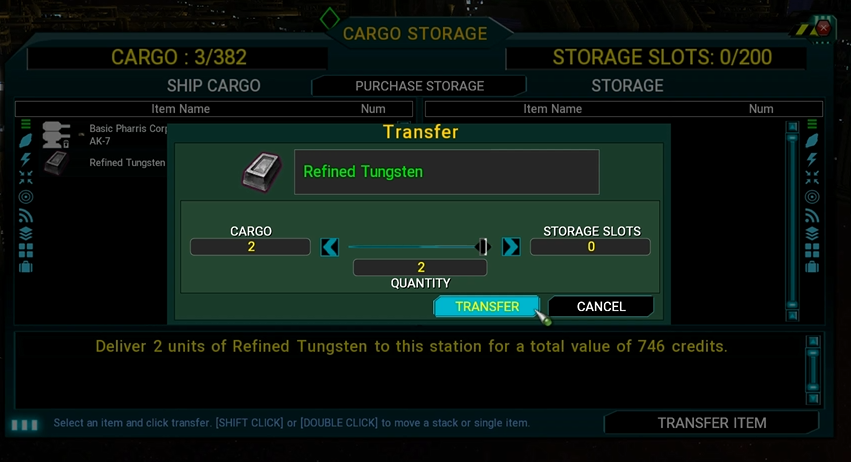Decrease quantity with the left arrow
This screenshot has width=851, height=462.
(330, 246)
